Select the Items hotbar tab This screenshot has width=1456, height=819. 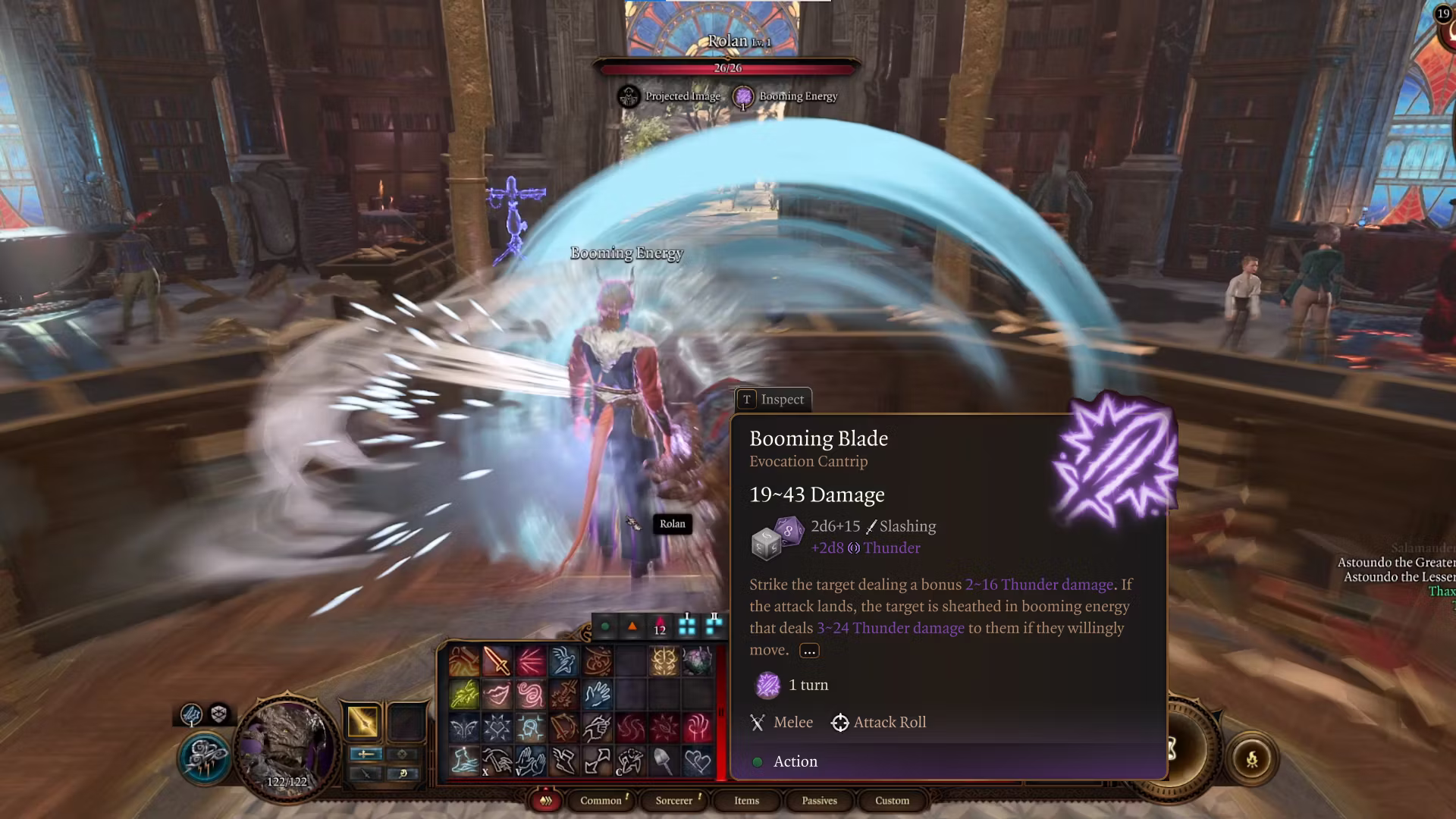click(746, 801)
